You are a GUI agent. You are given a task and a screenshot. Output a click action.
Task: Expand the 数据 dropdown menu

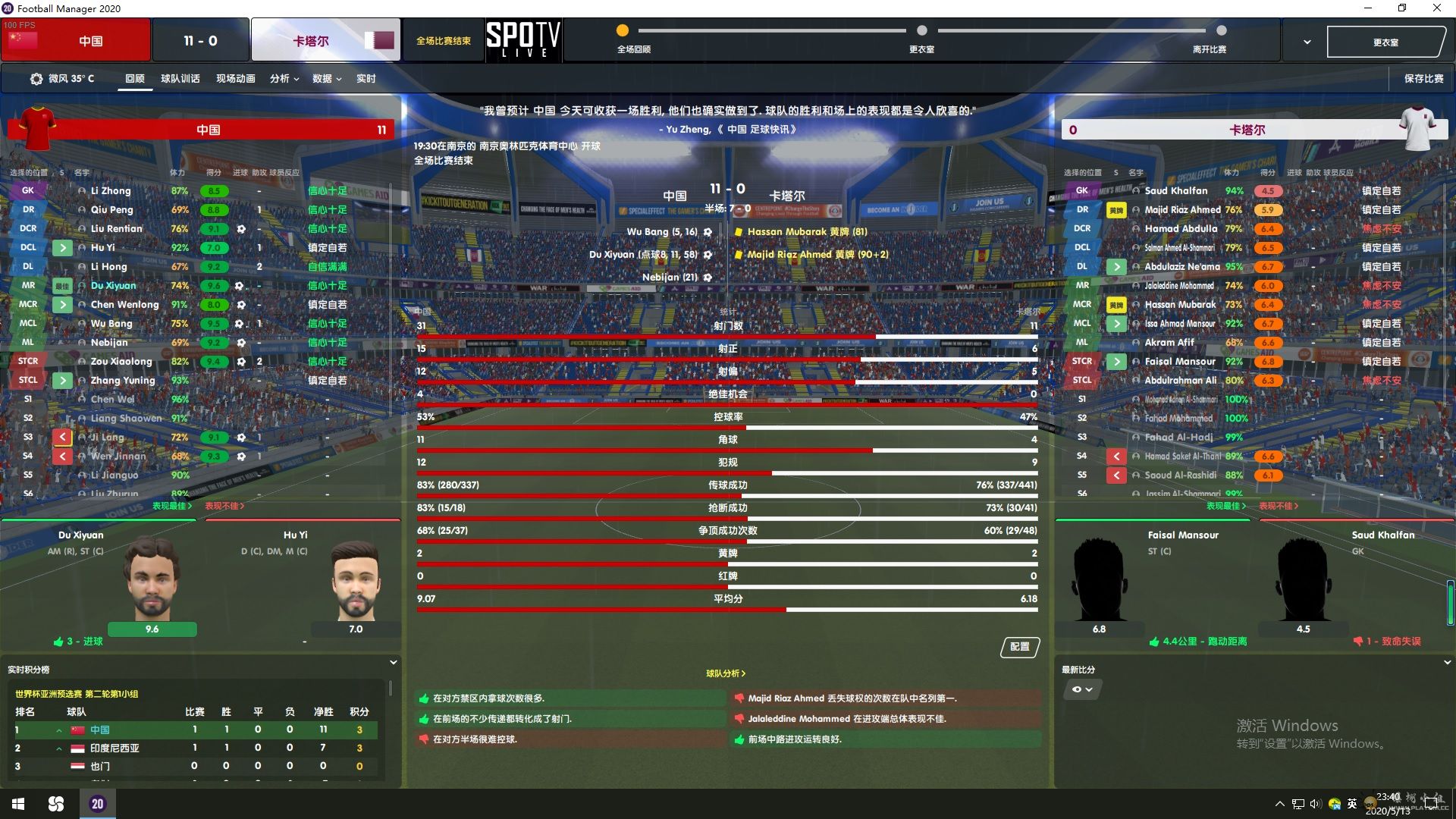tap(327, 79)
